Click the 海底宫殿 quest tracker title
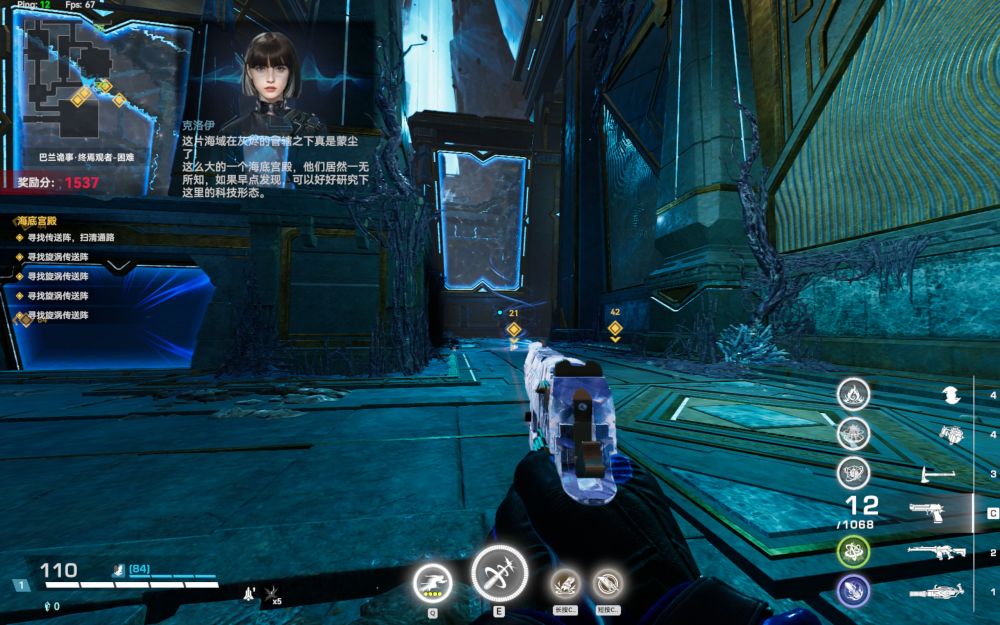Viewport: 1000px width, 625px height. pyautogui.click(x=39, y=221)
